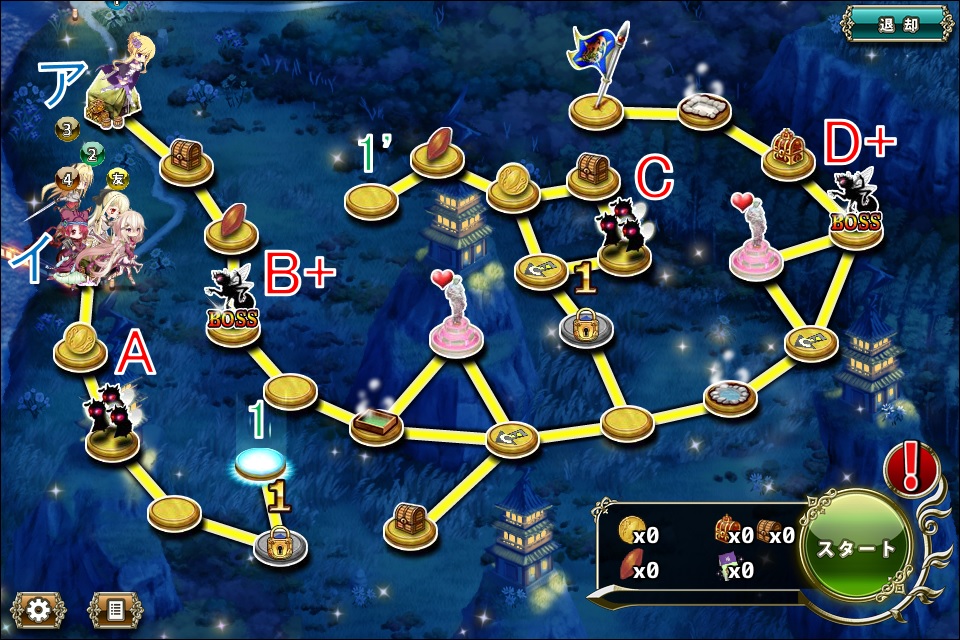Open the gear settings menu
Image resolution: width=960 pixels, height=640 pixels.
[39, 609]
